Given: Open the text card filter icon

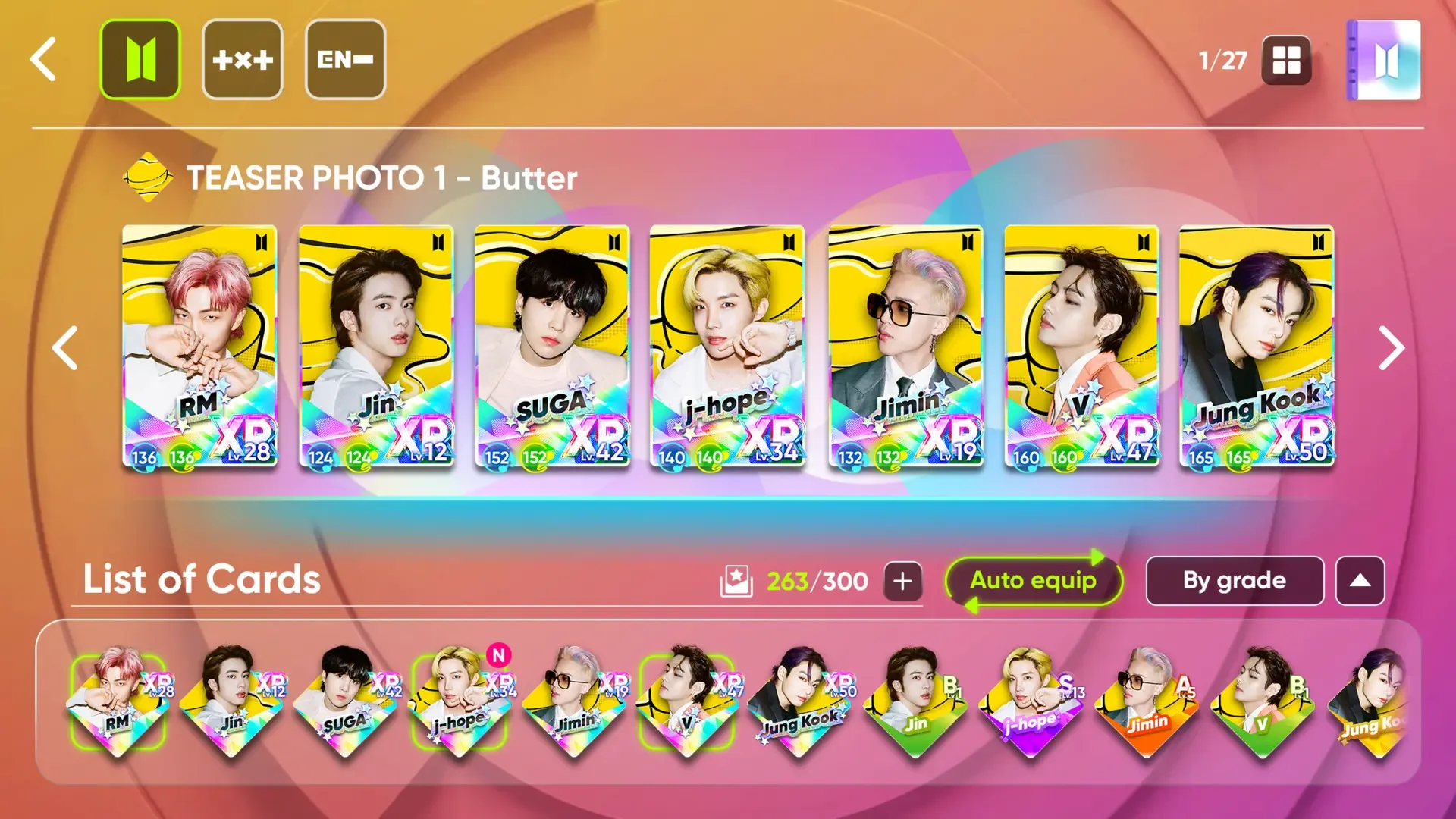Looking at the screenshot, I should coord(243,59).
